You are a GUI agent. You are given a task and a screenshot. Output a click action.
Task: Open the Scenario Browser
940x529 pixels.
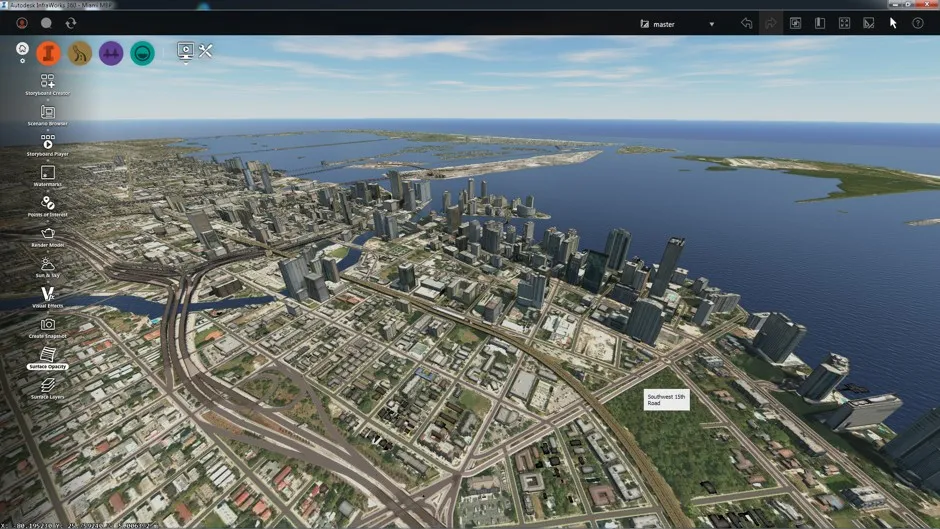[48, 112]
